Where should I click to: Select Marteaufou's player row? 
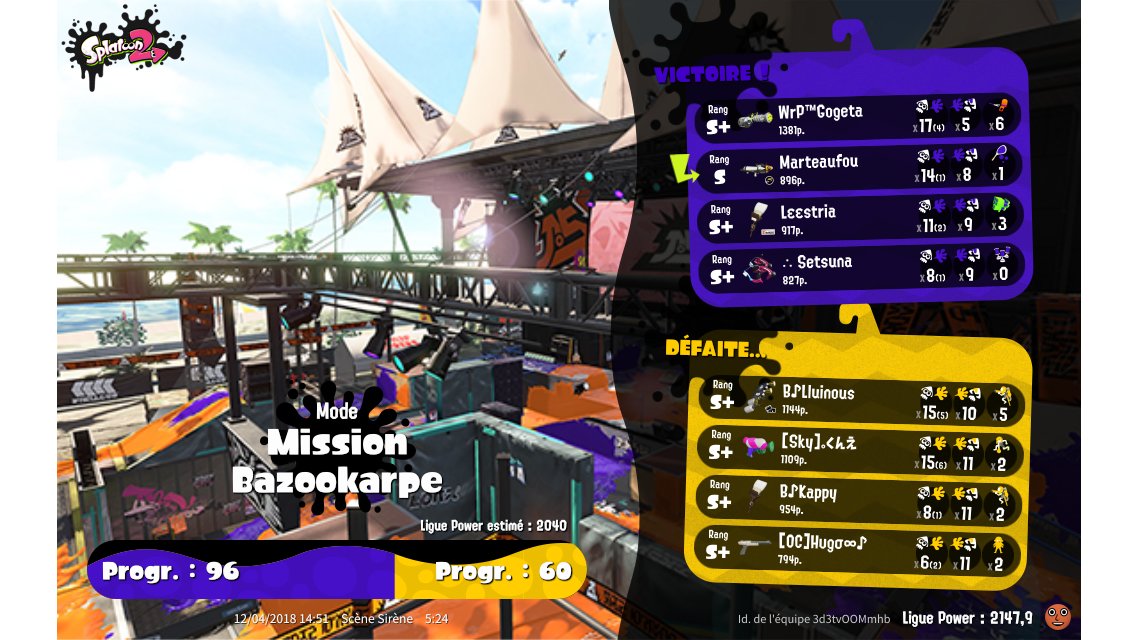click(x=860, y=167)
